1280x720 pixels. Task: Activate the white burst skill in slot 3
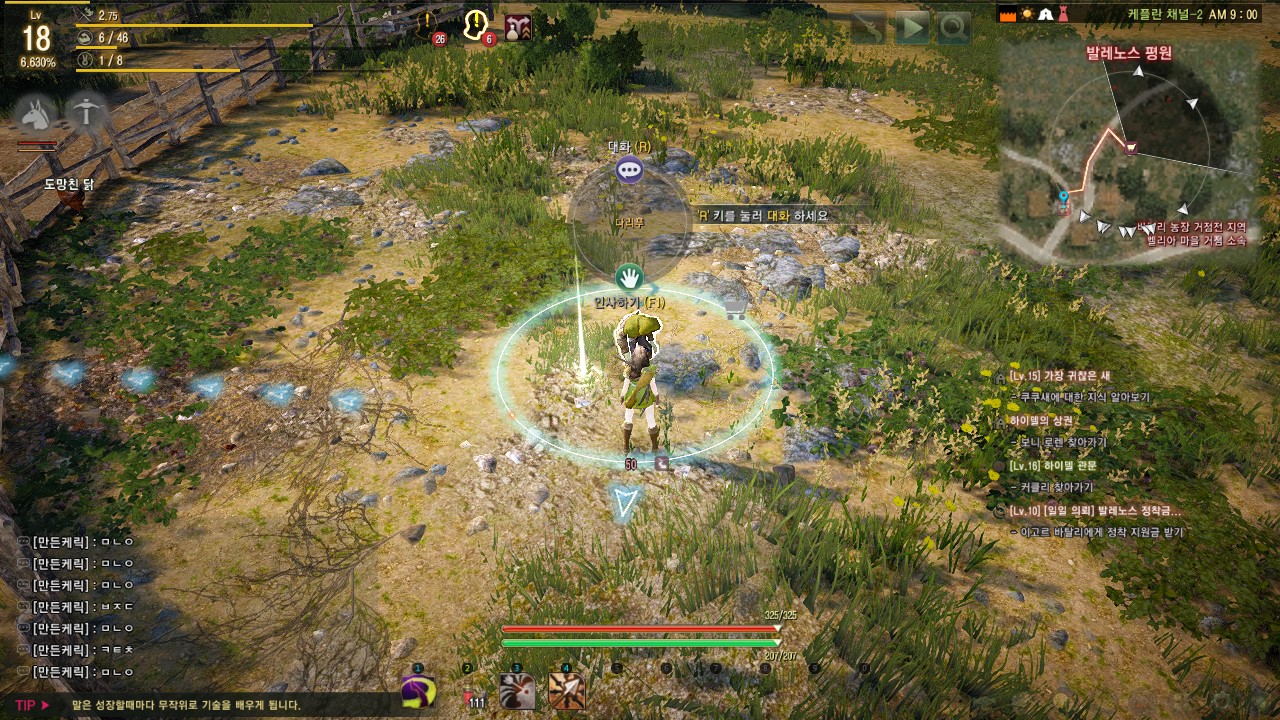click(517, 691)
